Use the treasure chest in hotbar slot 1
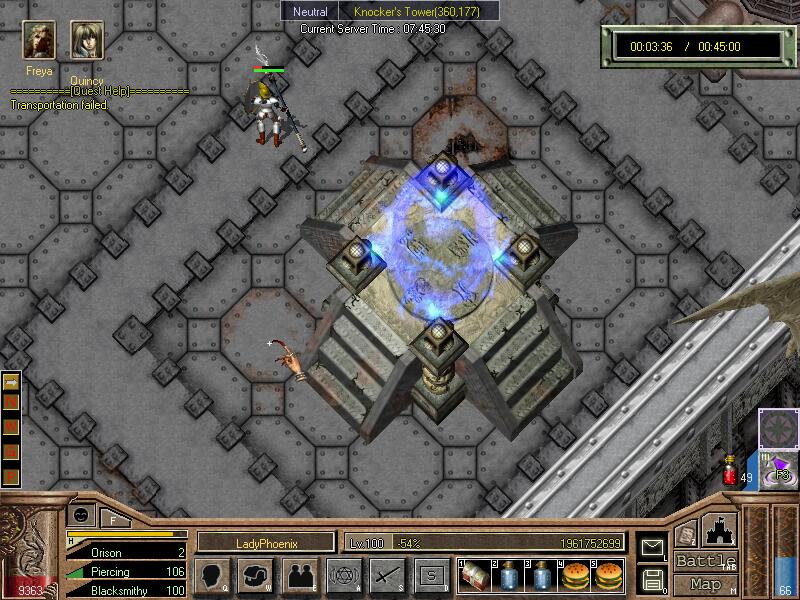This screenshot has height=600, width=800. pos(476,576)
